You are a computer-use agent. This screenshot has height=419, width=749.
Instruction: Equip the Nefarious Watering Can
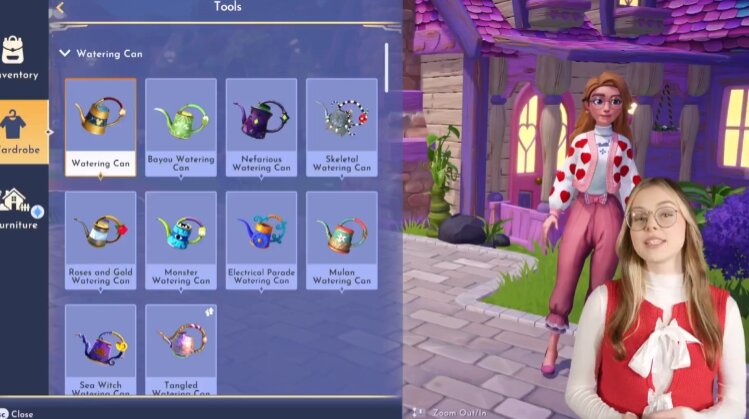261,127
